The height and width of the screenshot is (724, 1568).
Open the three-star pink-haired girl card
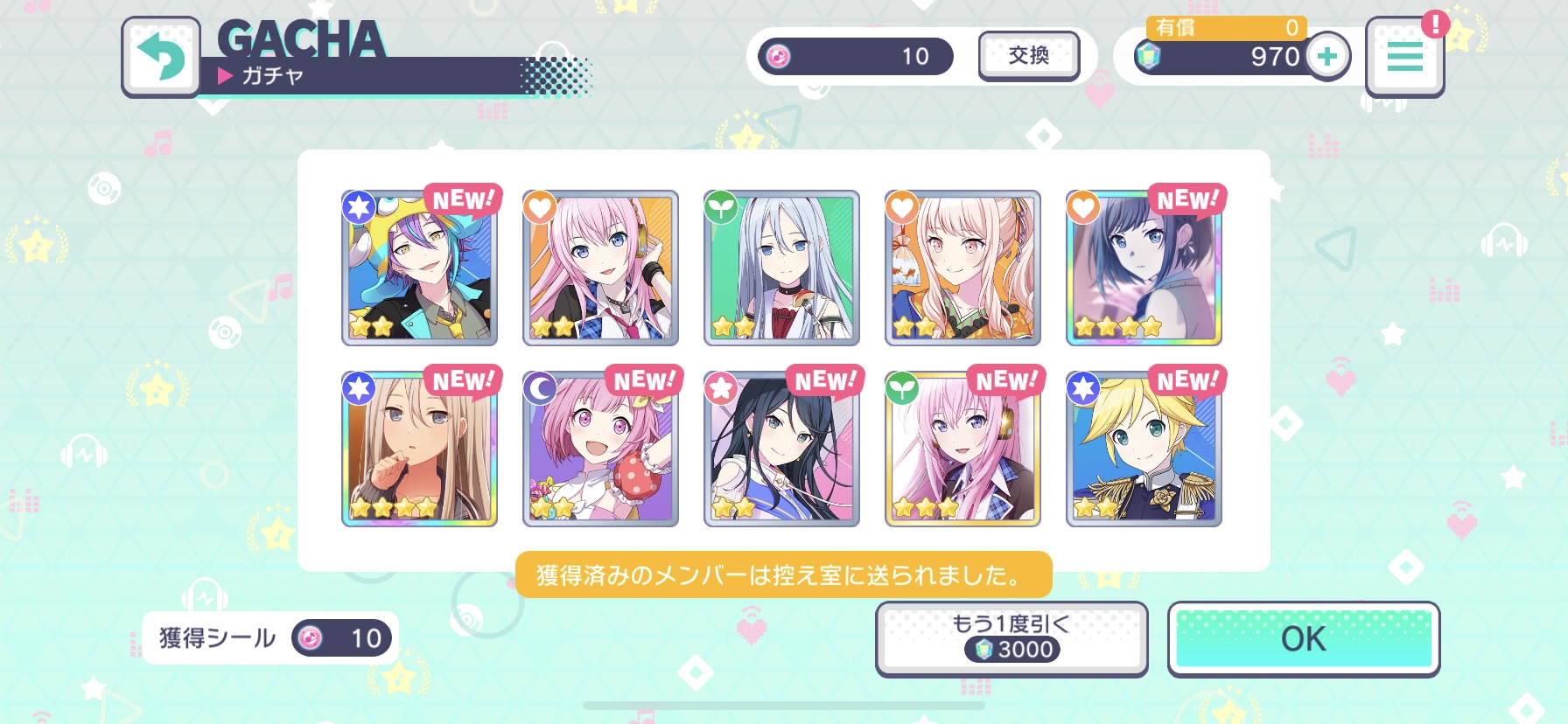pos(962,449)
